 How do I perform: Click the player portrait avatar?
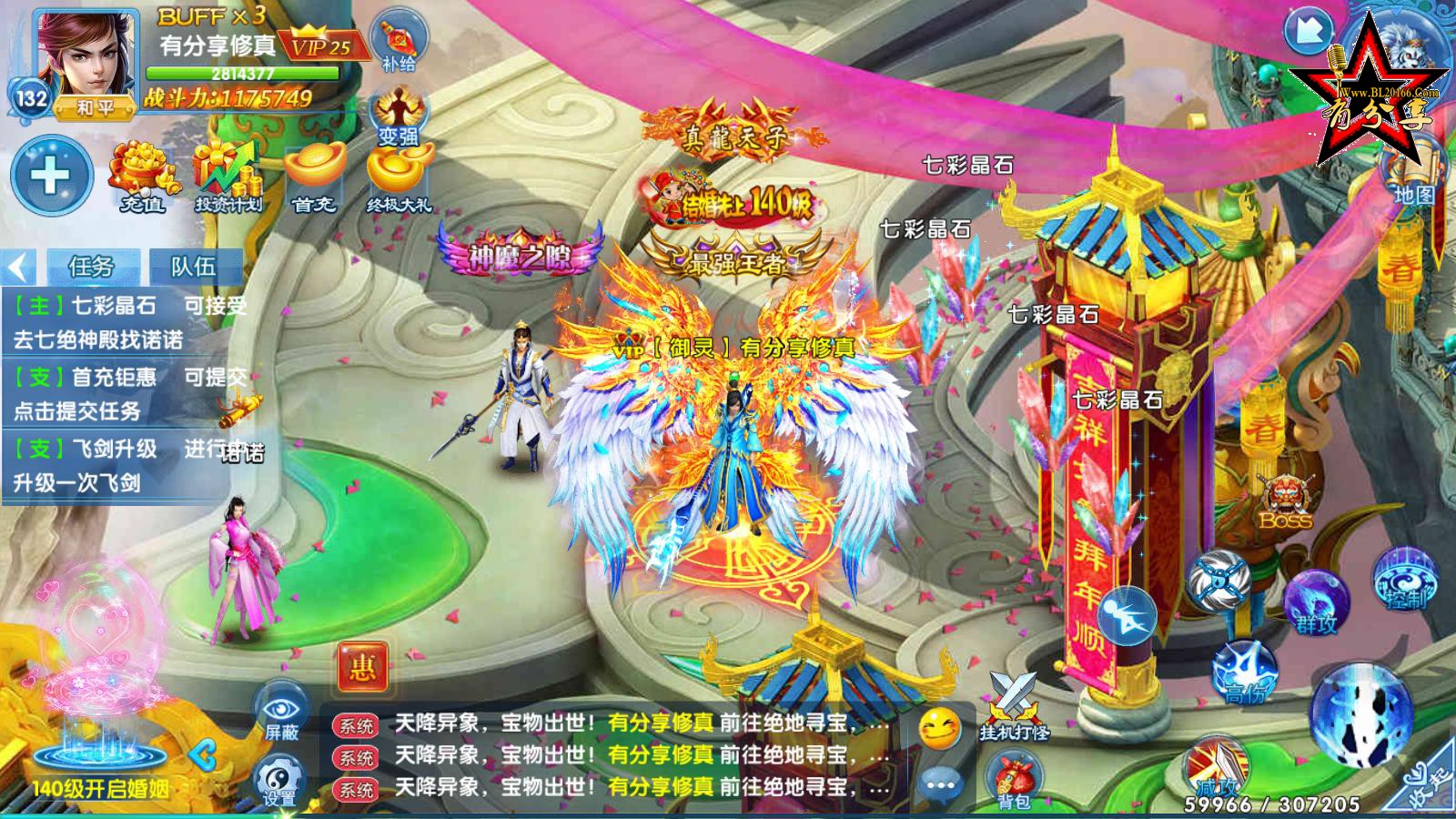click(85, 56)
